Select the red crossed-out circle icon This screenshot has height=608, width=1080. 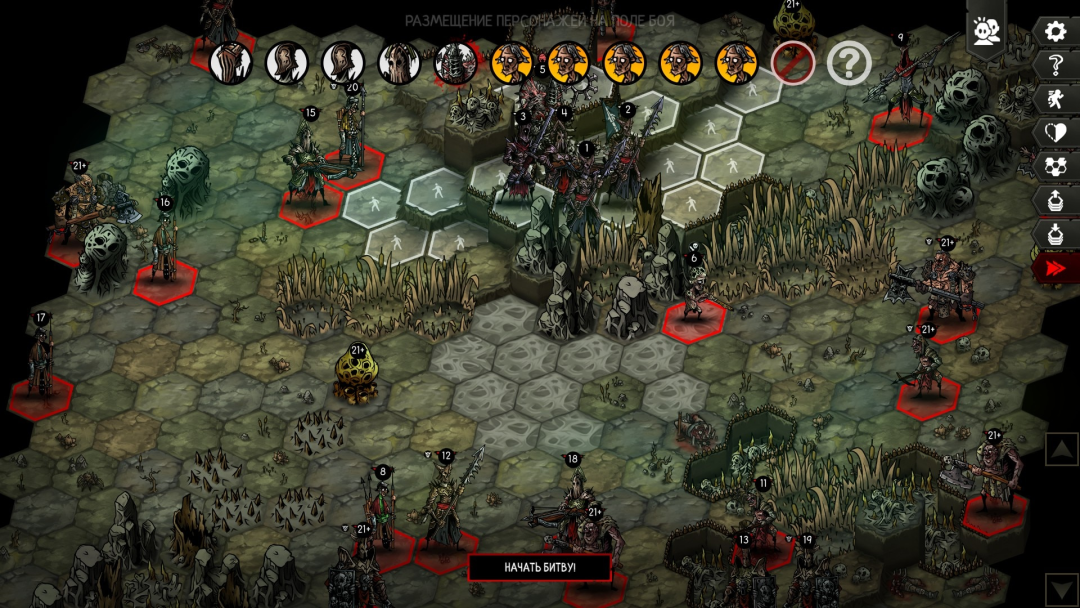tap(792, 63)
